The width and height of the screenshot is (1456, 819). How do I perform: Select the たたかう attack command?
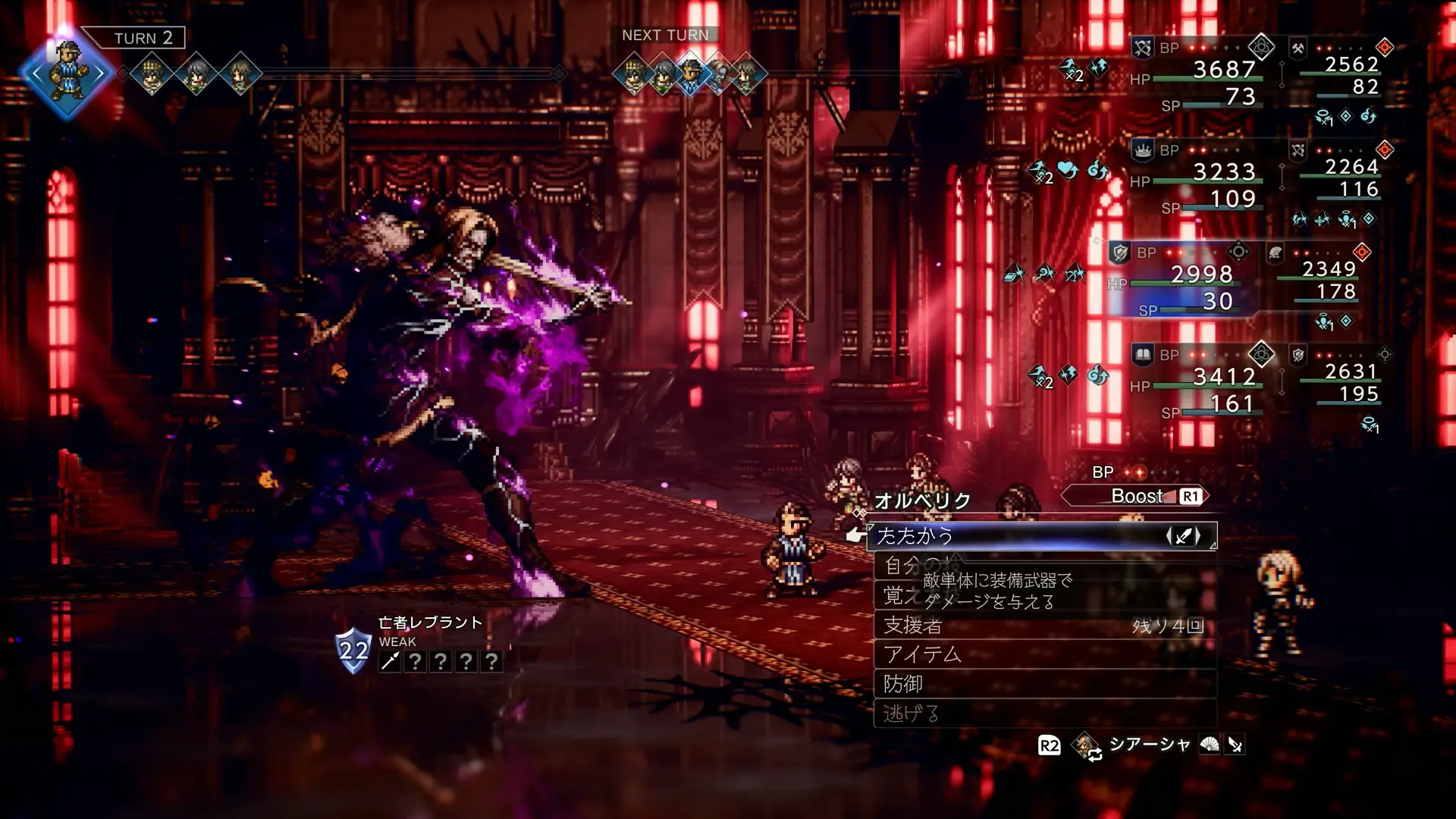point(1040,536)
